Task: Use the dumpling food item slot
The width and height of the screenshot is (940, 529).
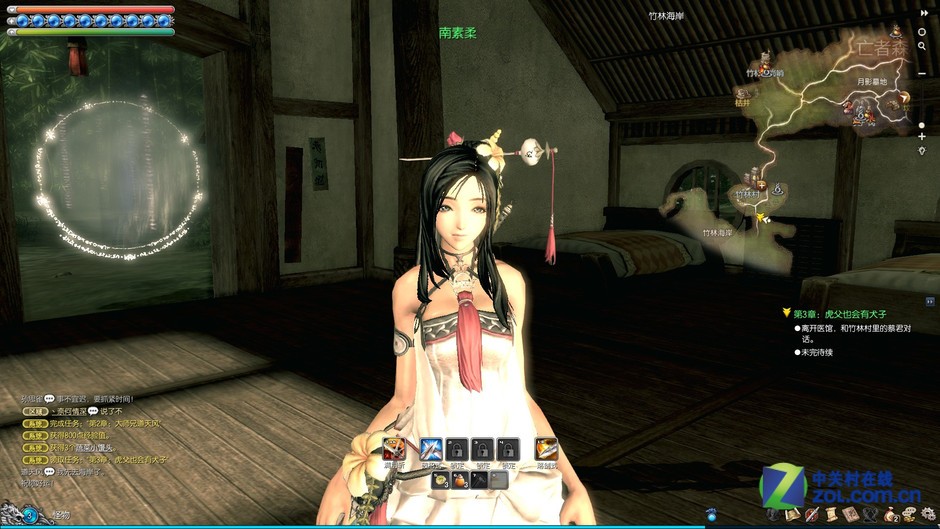Action: click(x=441, y=480)
